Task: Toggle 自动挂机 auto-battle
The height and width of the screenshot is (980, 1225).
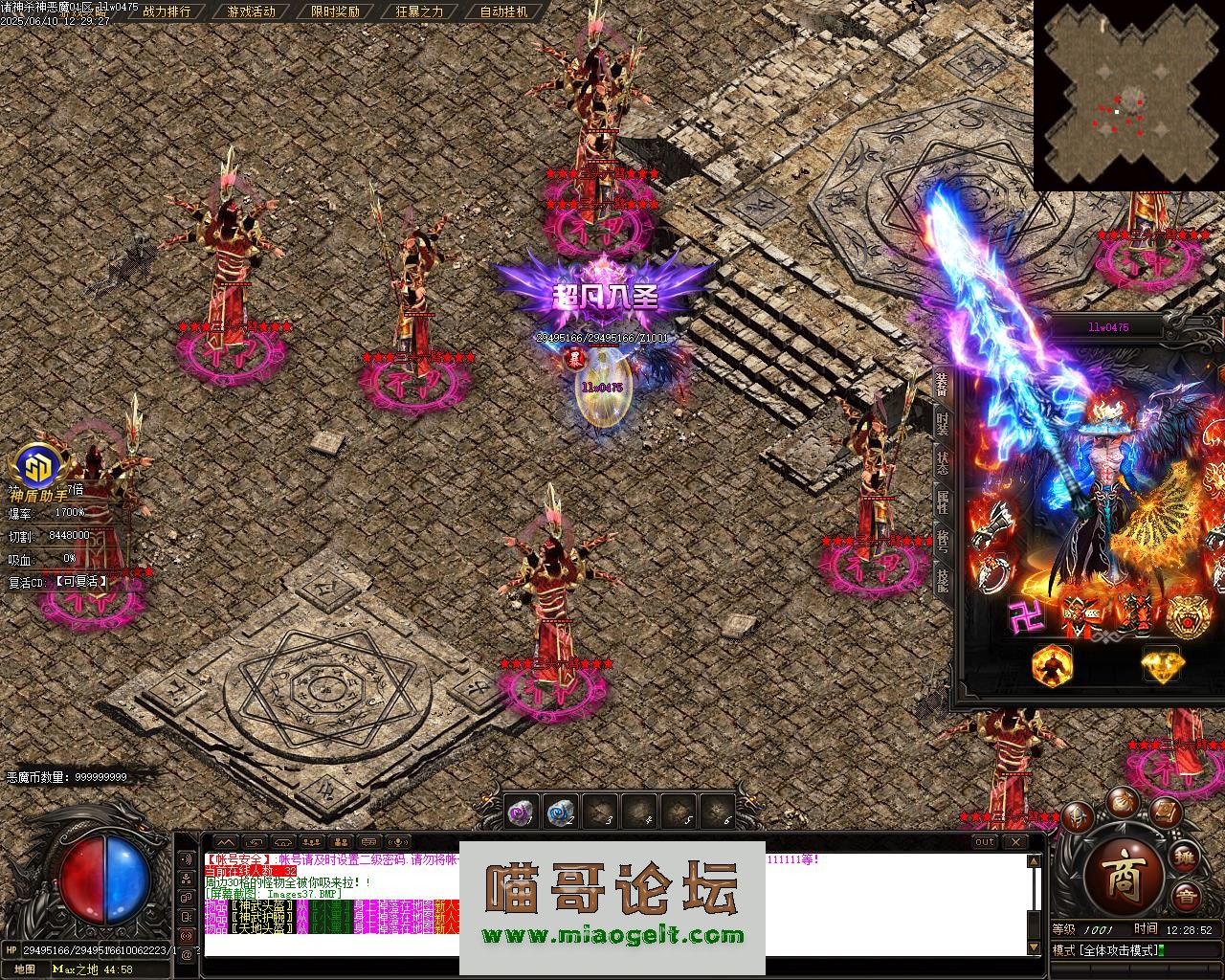Action: coord(504,11)
